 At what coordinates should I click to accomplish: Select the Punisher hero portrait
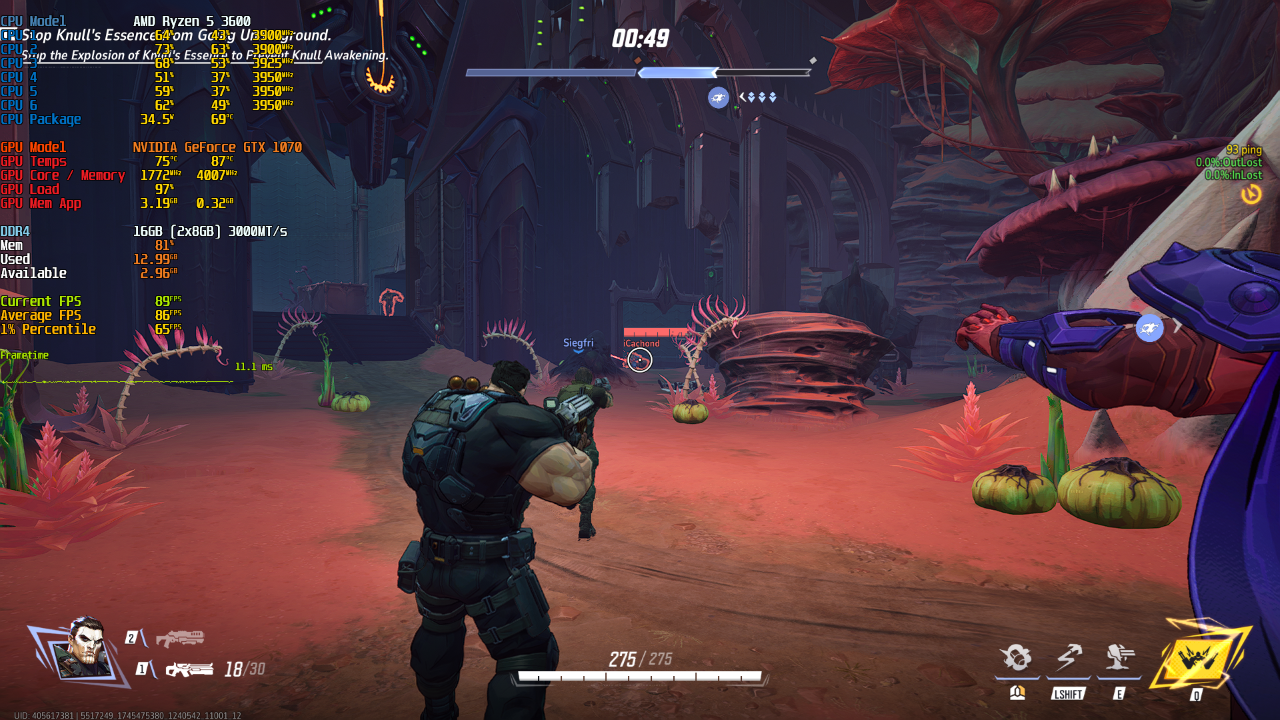pos(83,649)
